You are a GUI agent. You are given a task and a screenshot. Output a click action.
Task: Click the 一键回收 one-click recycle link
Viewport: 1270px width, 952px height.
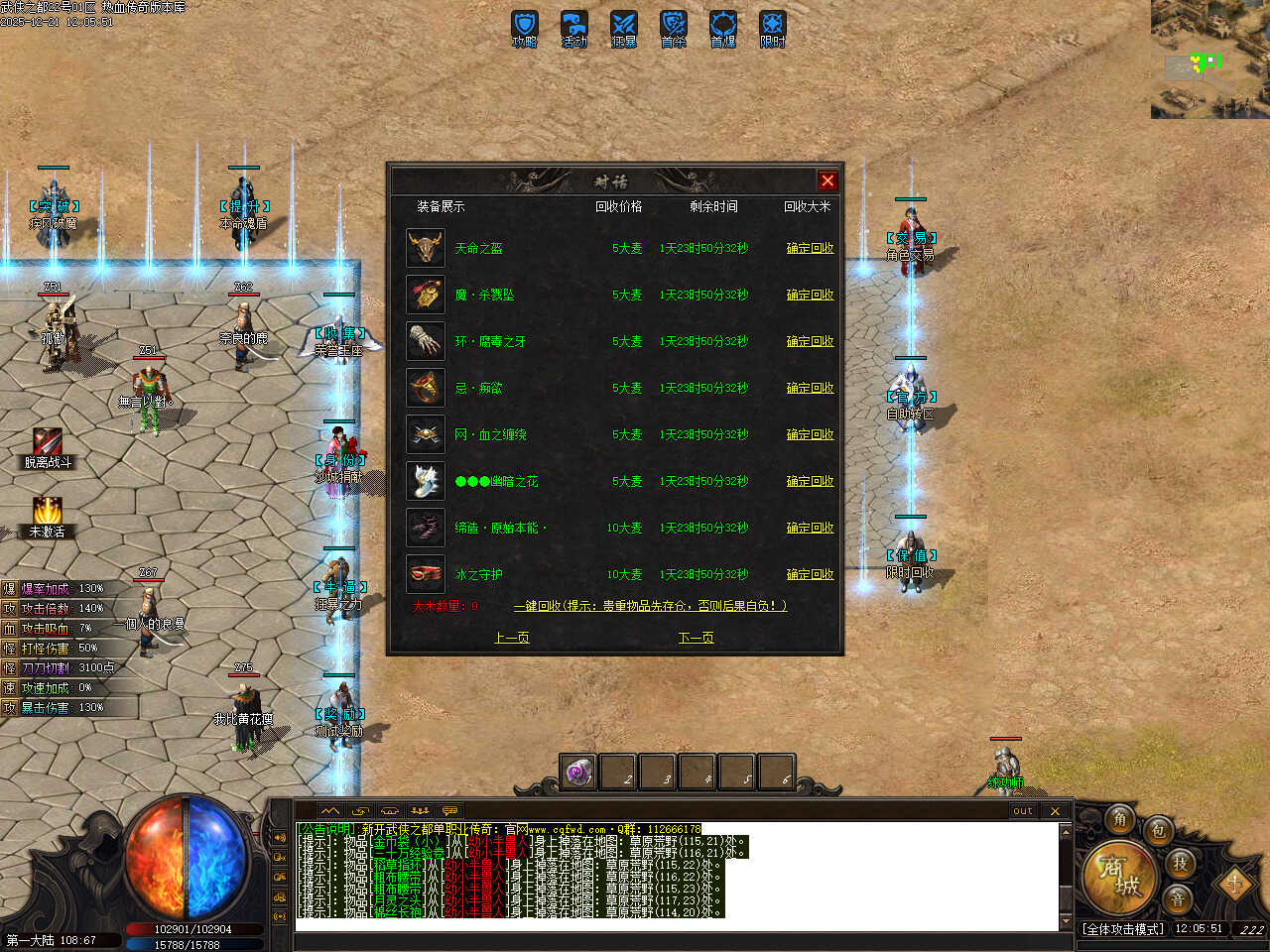(x=650, y=606)
